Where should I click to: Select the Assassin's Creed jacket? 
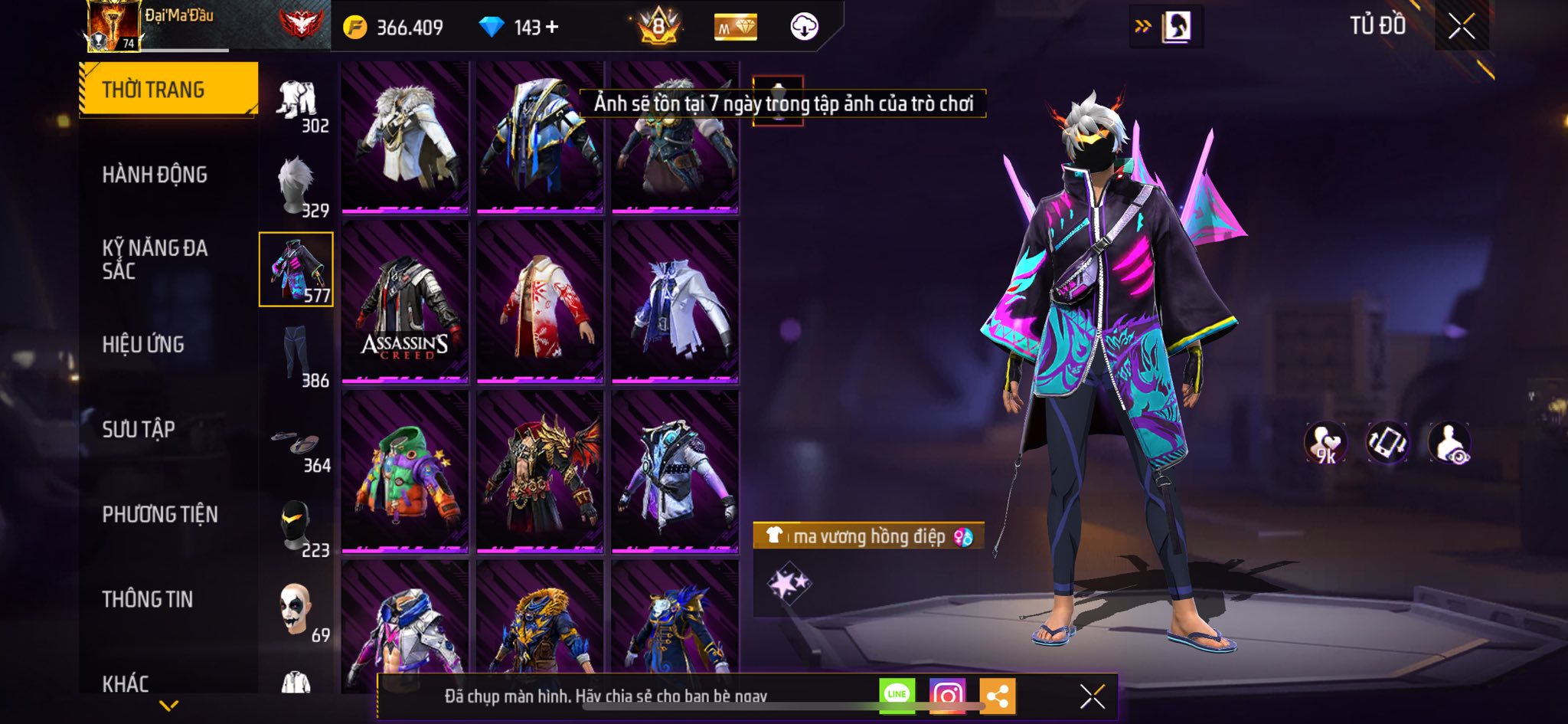click(x=405, y=301)
